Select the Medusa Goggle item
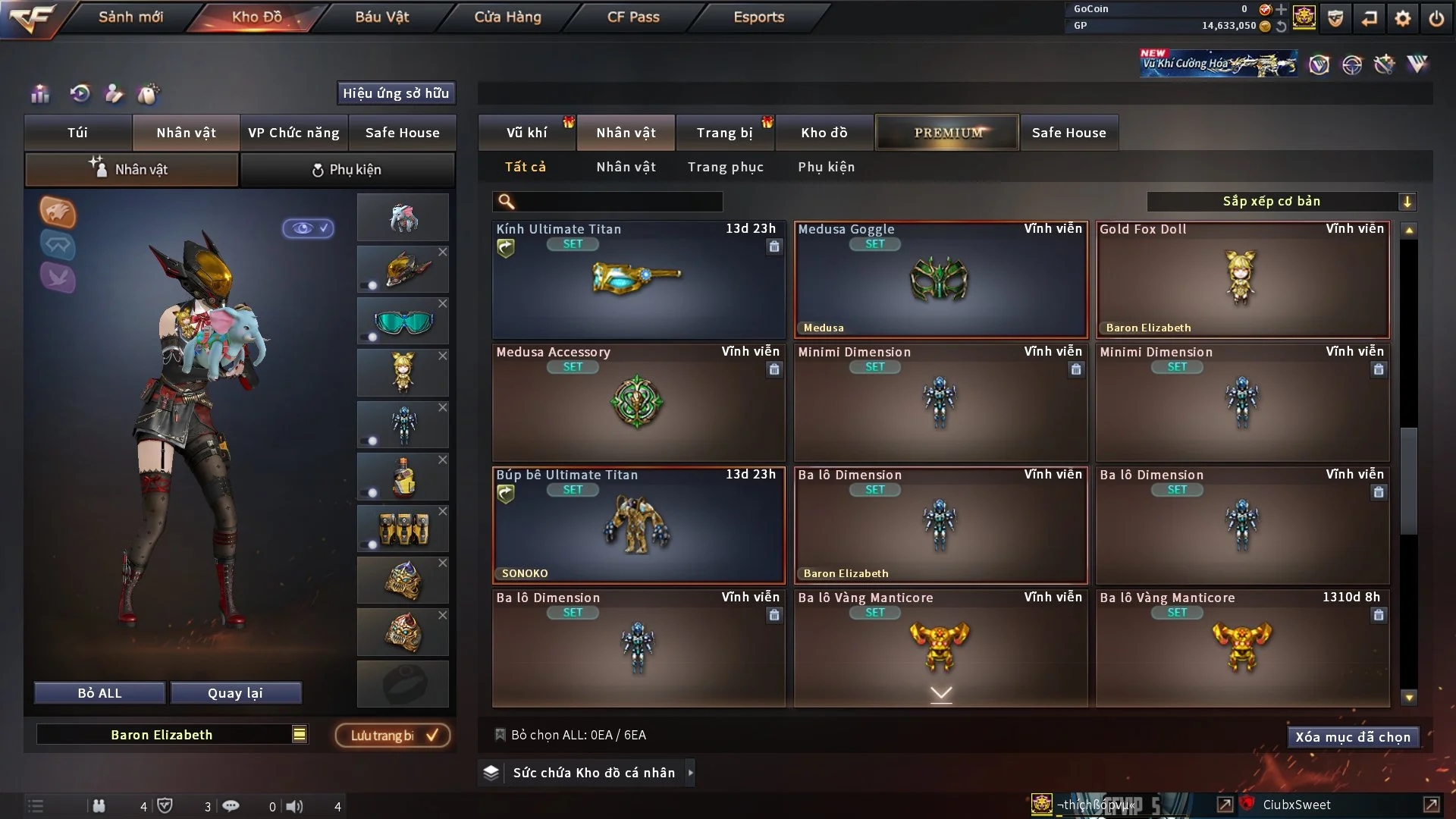The image size is (1456, 819). point(940,281)
